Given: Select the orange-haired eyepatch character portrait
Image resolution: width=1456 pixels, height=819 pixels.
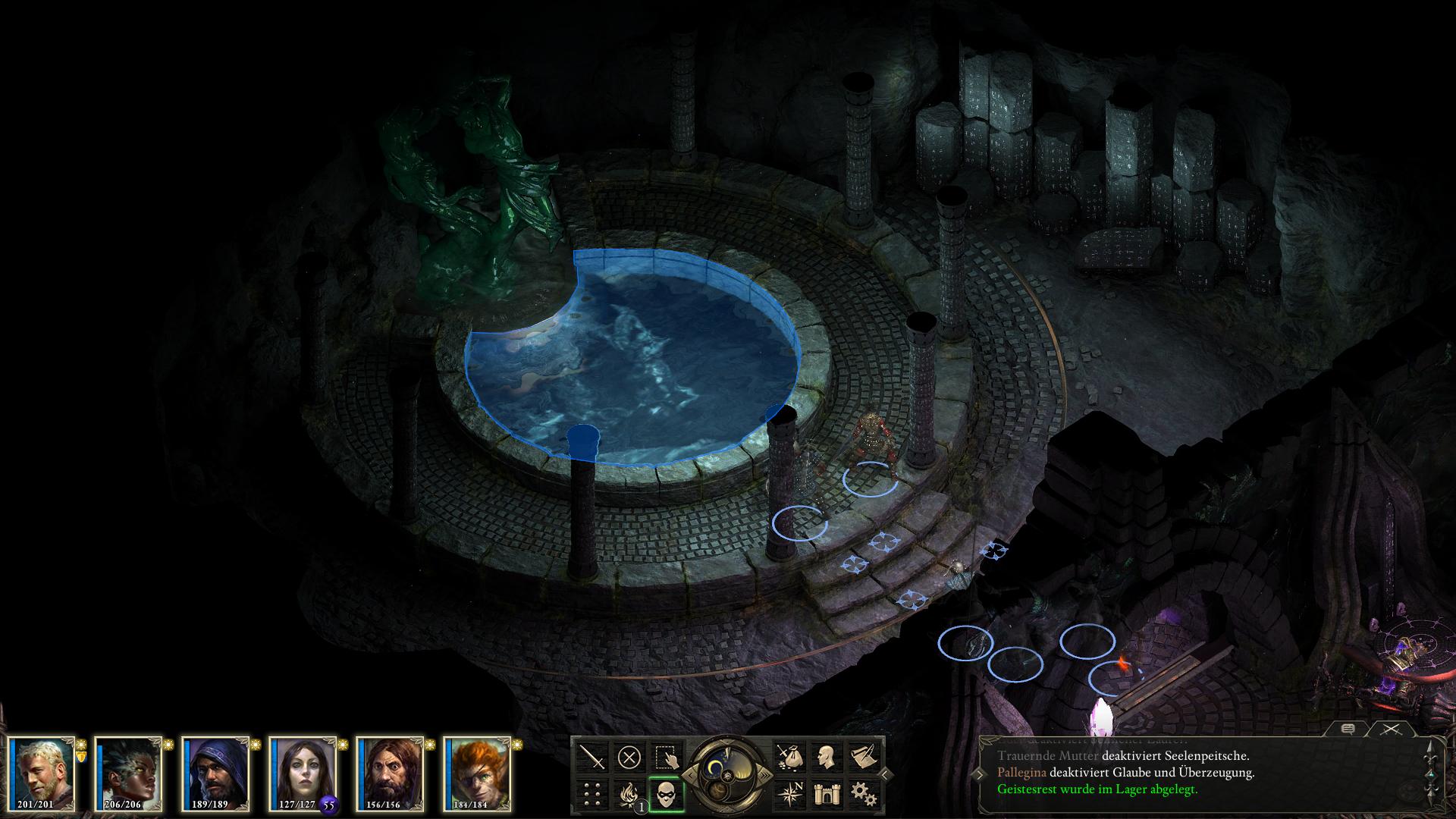Looking at the screenshot, I should (478, 773).
